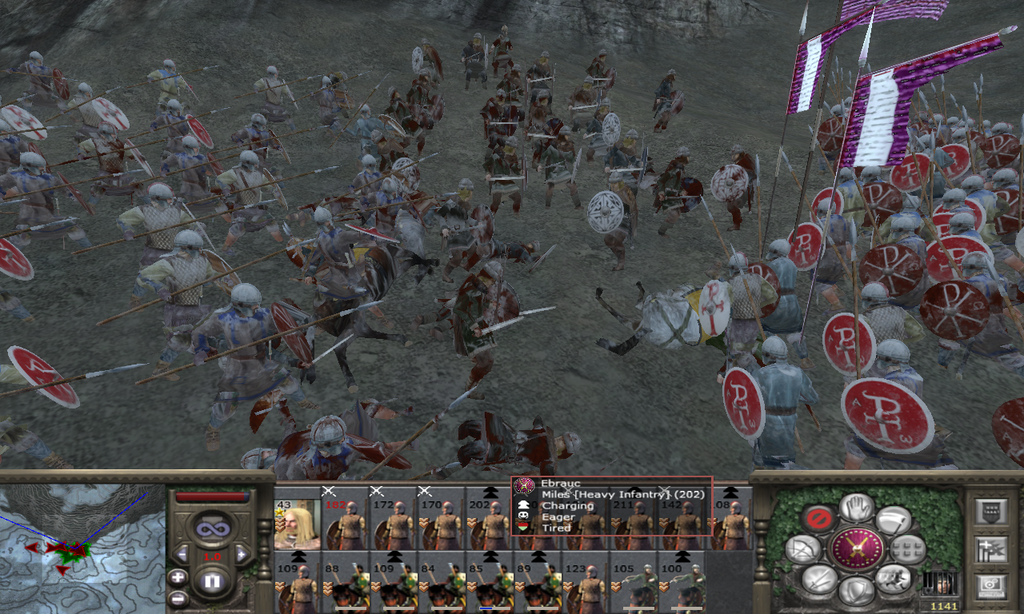Zoom in the battle minimap
Image resolution: width=1024 pixels, height=614 pixels.
click(177, 577)
